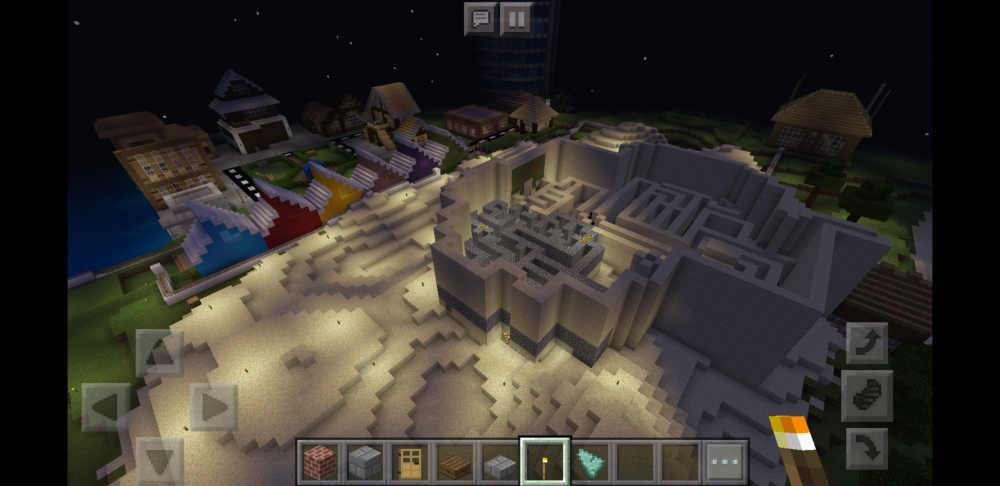Choose the wooden door in hotbar

[x=410, y=462]
